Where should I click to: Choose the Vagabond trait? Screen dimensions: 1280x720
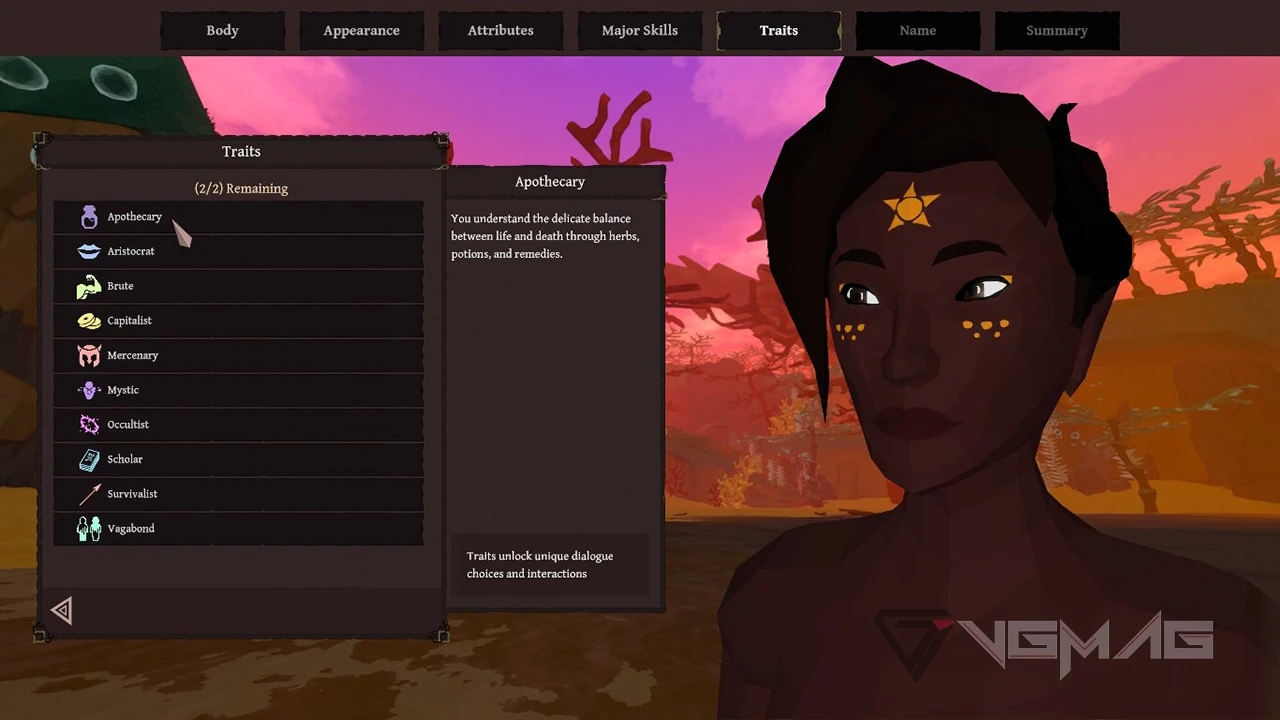[x=238, y=529]
